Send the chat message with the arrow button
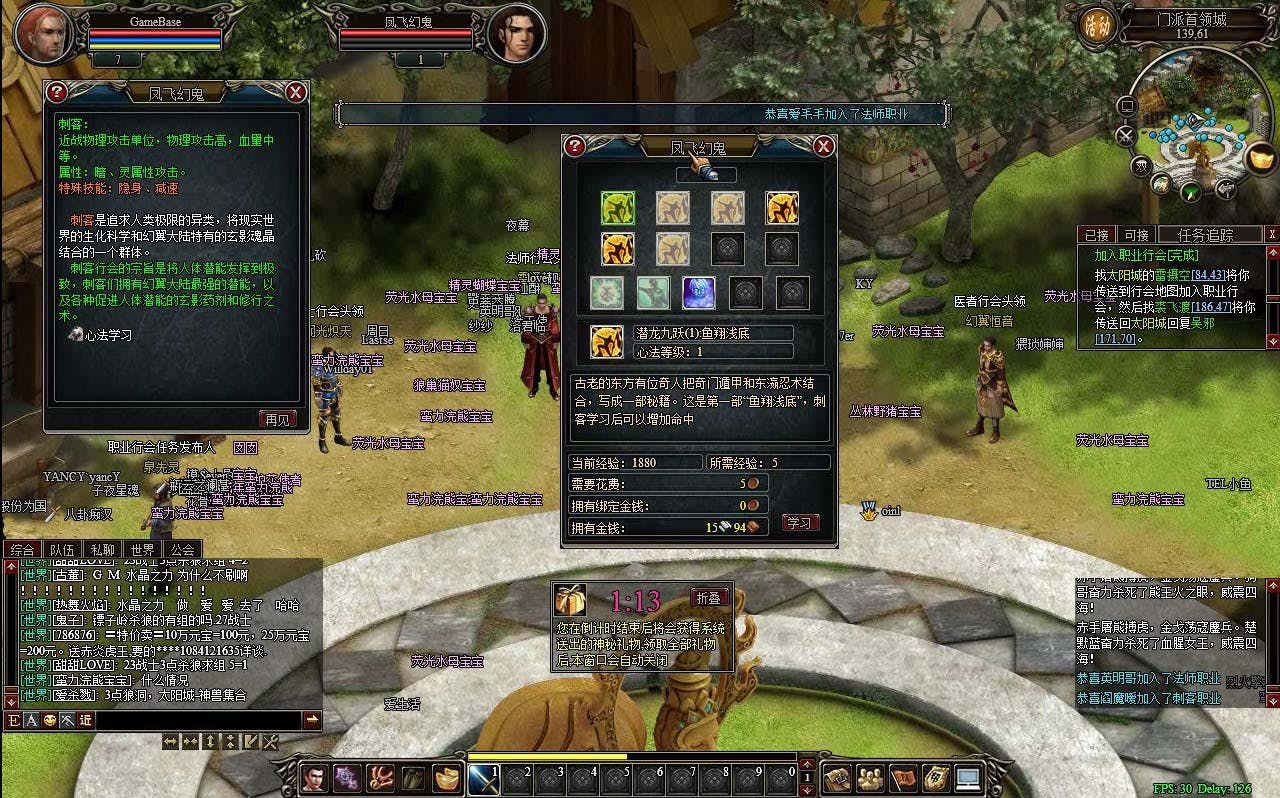Viewport: 1280px width, 798px height. click(x=312, y=720)
